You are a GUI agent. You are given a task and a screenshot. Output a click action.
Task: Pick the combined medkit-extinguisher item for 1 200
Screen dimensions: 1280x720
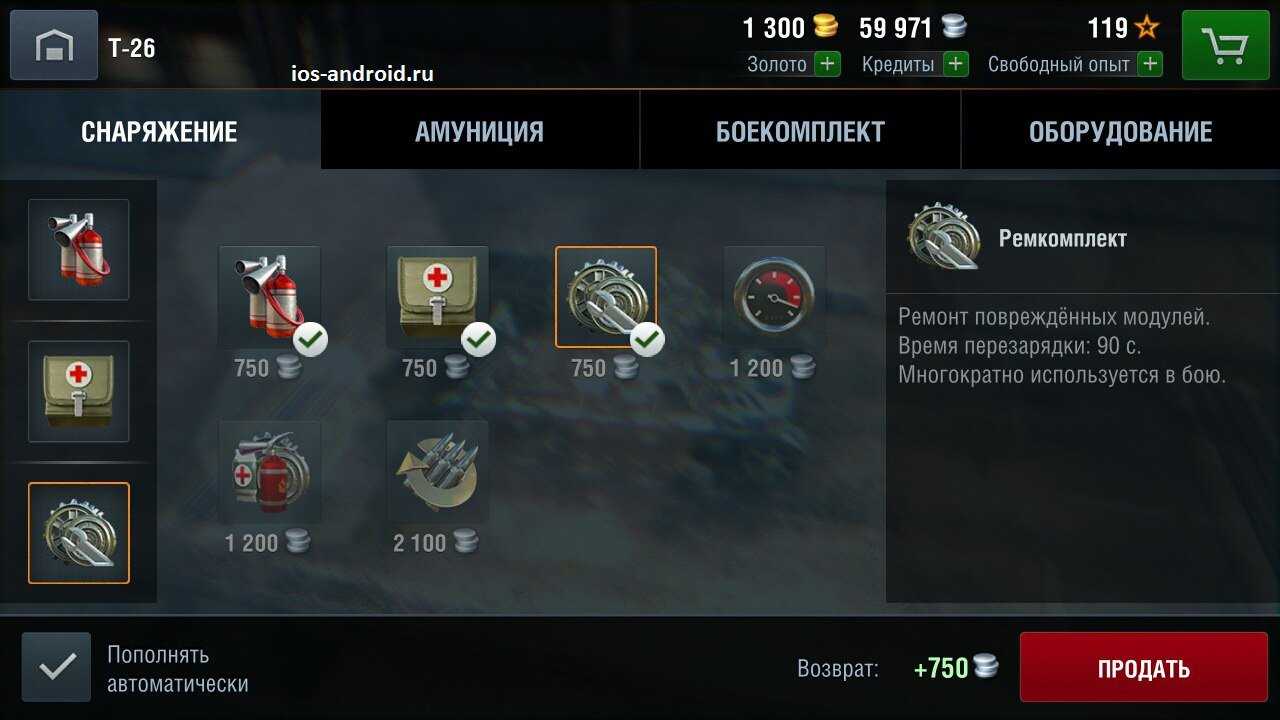coord(269,471)
